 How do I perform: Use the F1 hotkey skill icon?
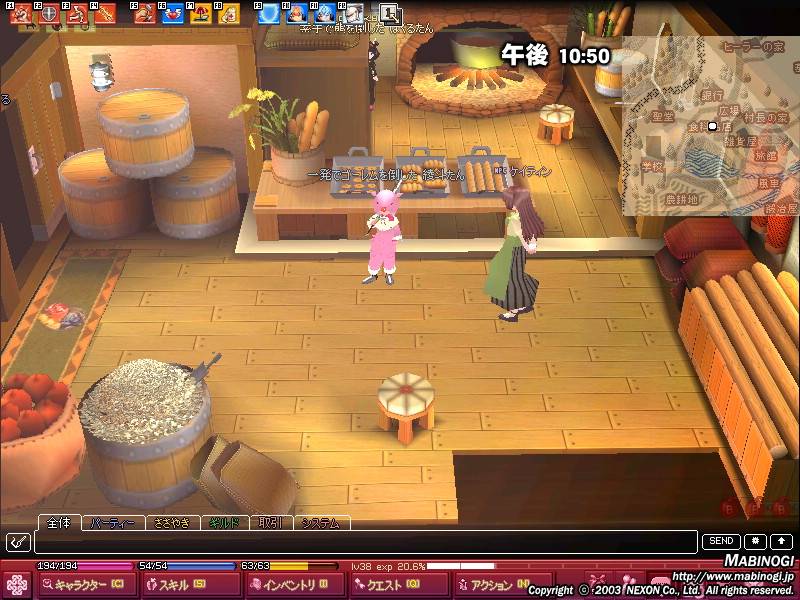(19, 14)
